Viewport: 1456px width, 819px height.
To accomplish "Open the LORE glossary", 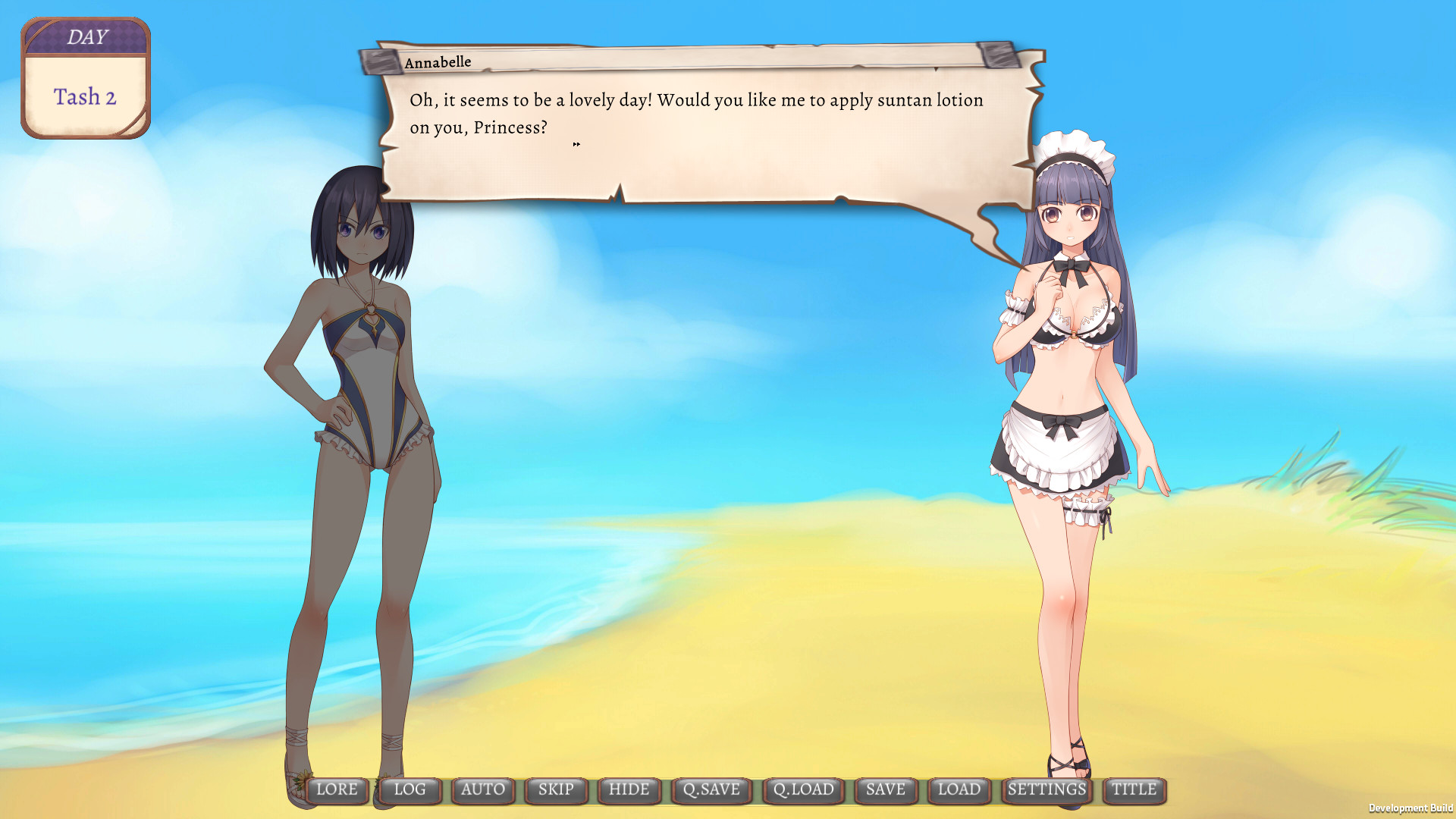I will tap(338, 789).
